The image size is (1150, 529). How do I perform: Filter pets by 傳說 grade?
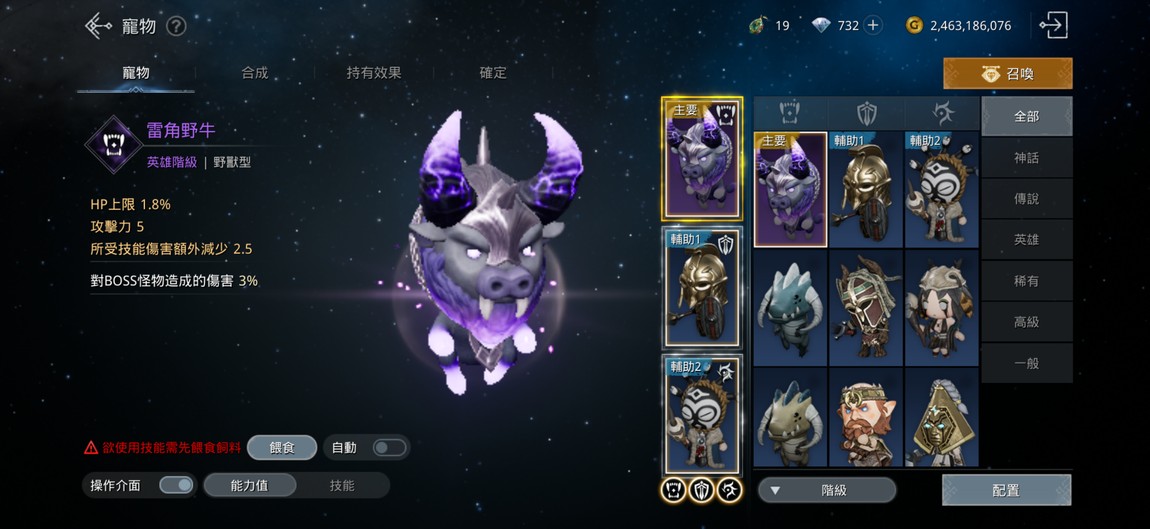tap(1026, 199)
